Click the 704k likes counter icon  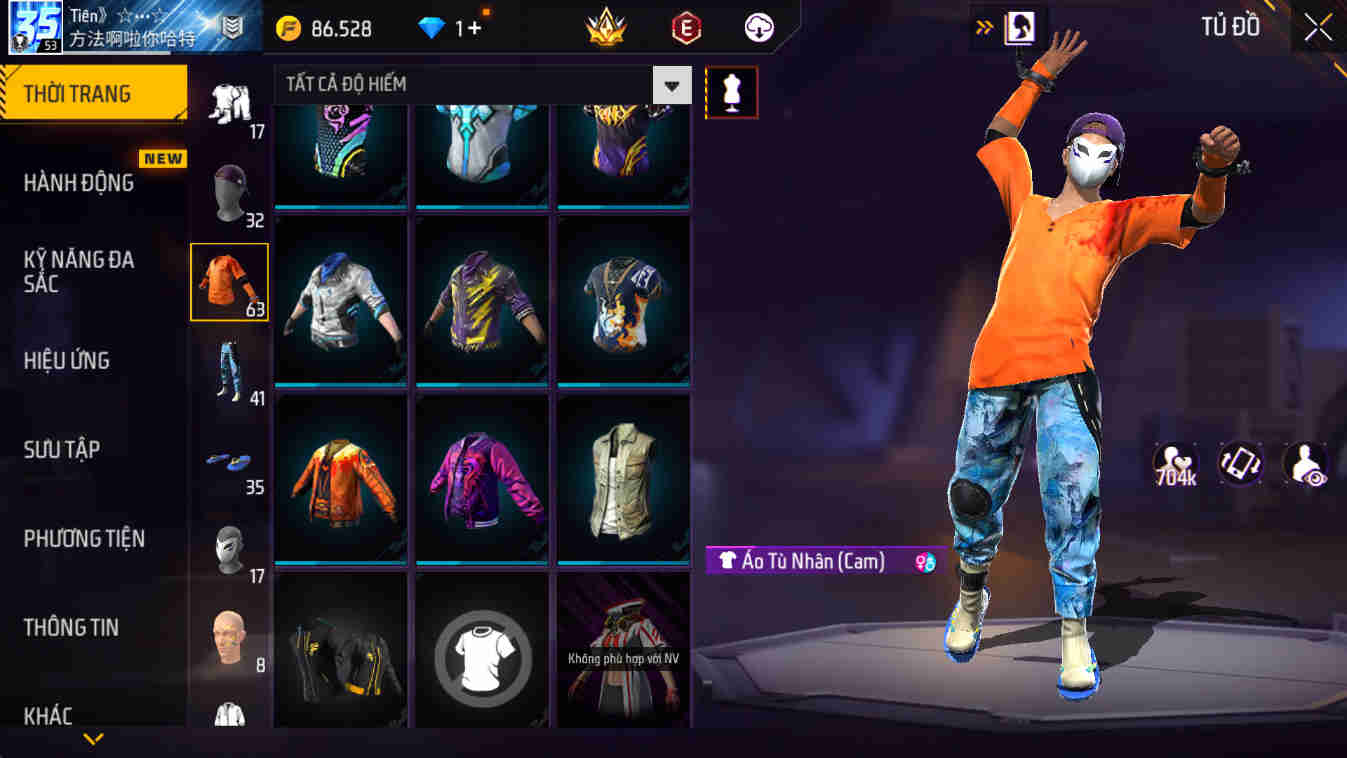coord(1176,463)
